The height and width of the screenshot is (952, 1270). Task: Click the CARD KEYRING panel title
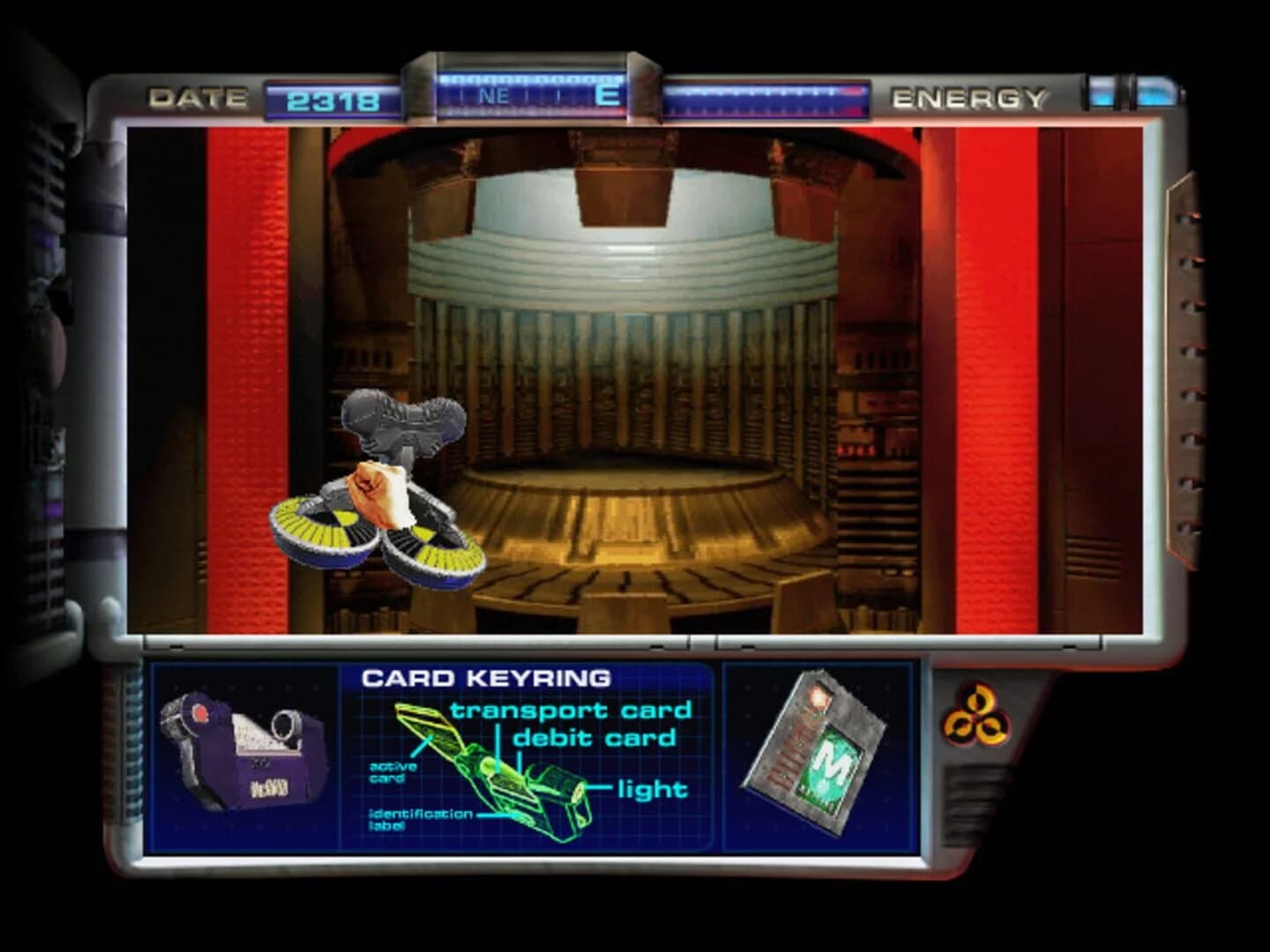(x=486, y=677)
